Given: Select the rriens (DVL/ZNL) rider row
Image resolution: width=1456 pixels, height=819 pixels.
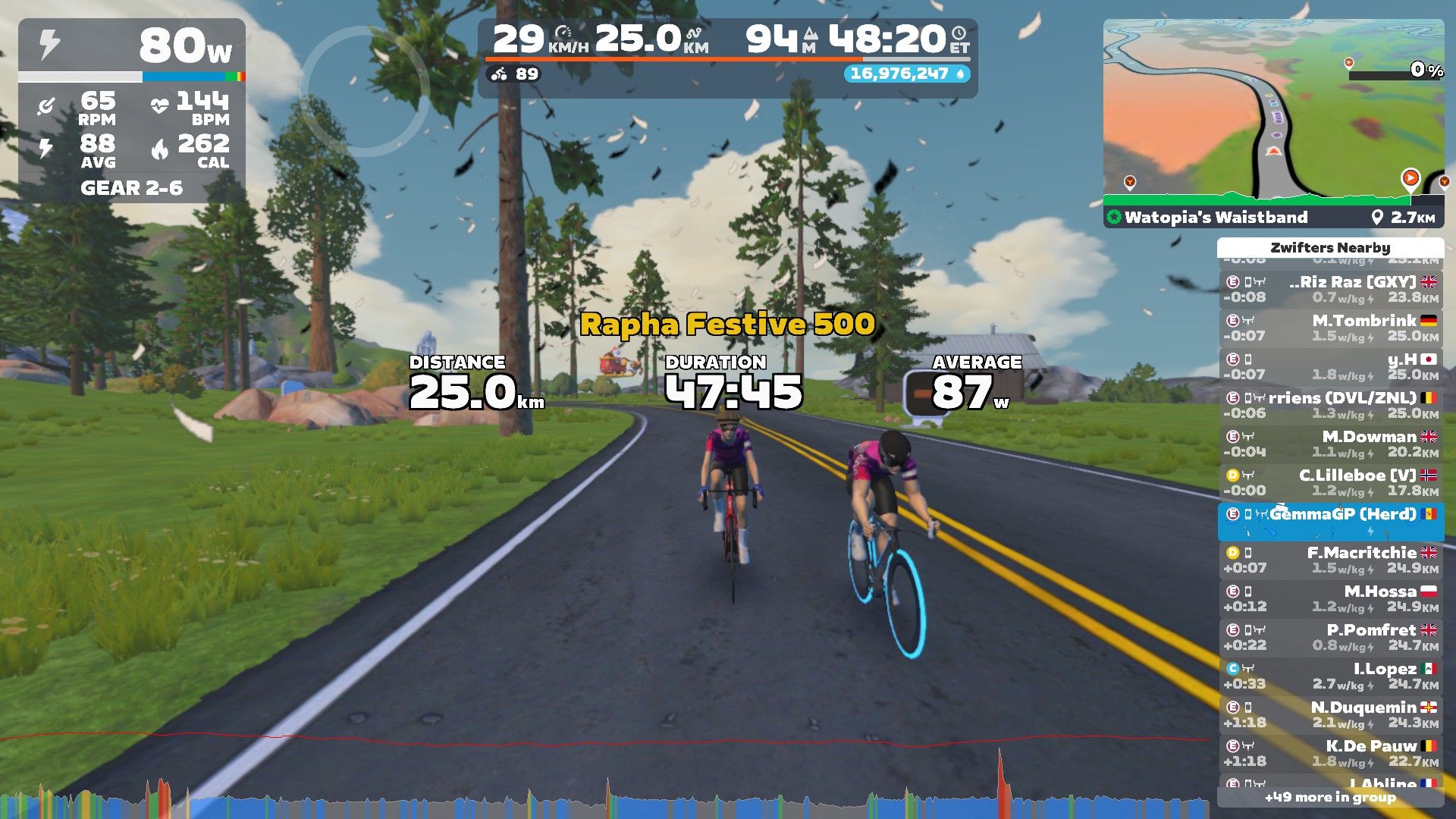Looking at the screenshot, I should tap(1331, 405).
